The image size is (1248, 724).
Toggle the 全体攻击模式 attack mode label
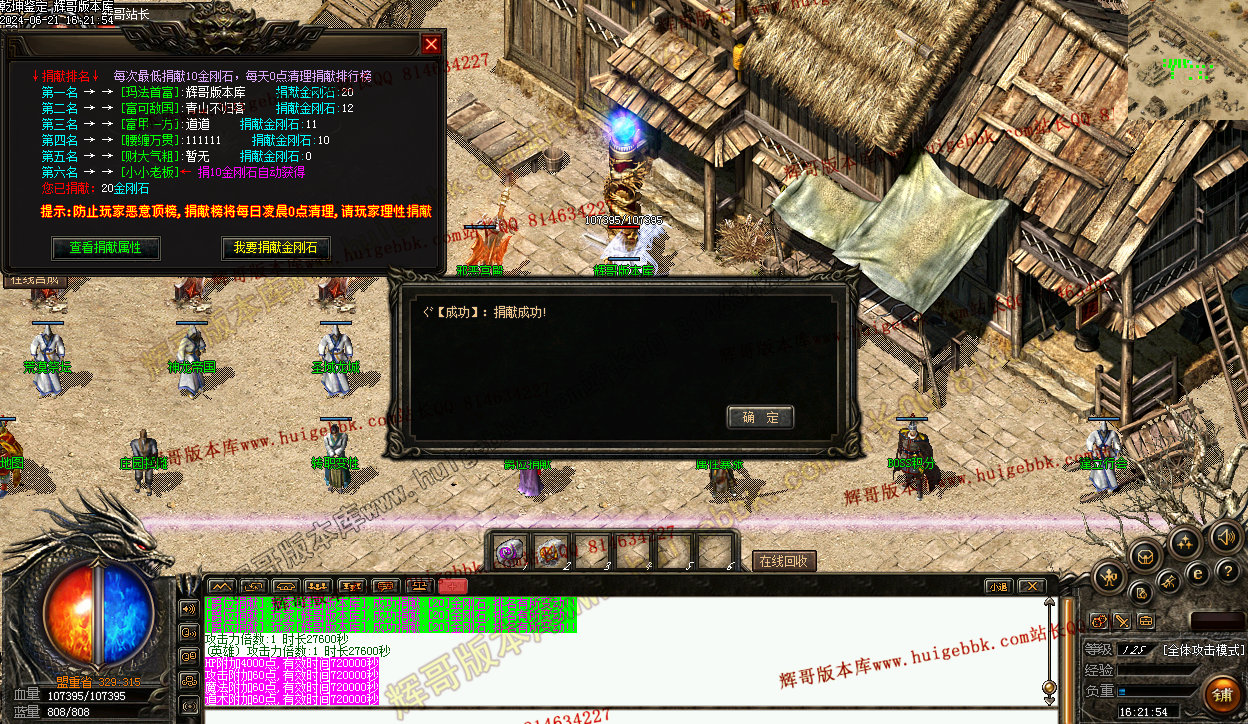(x=1203, y=650)
